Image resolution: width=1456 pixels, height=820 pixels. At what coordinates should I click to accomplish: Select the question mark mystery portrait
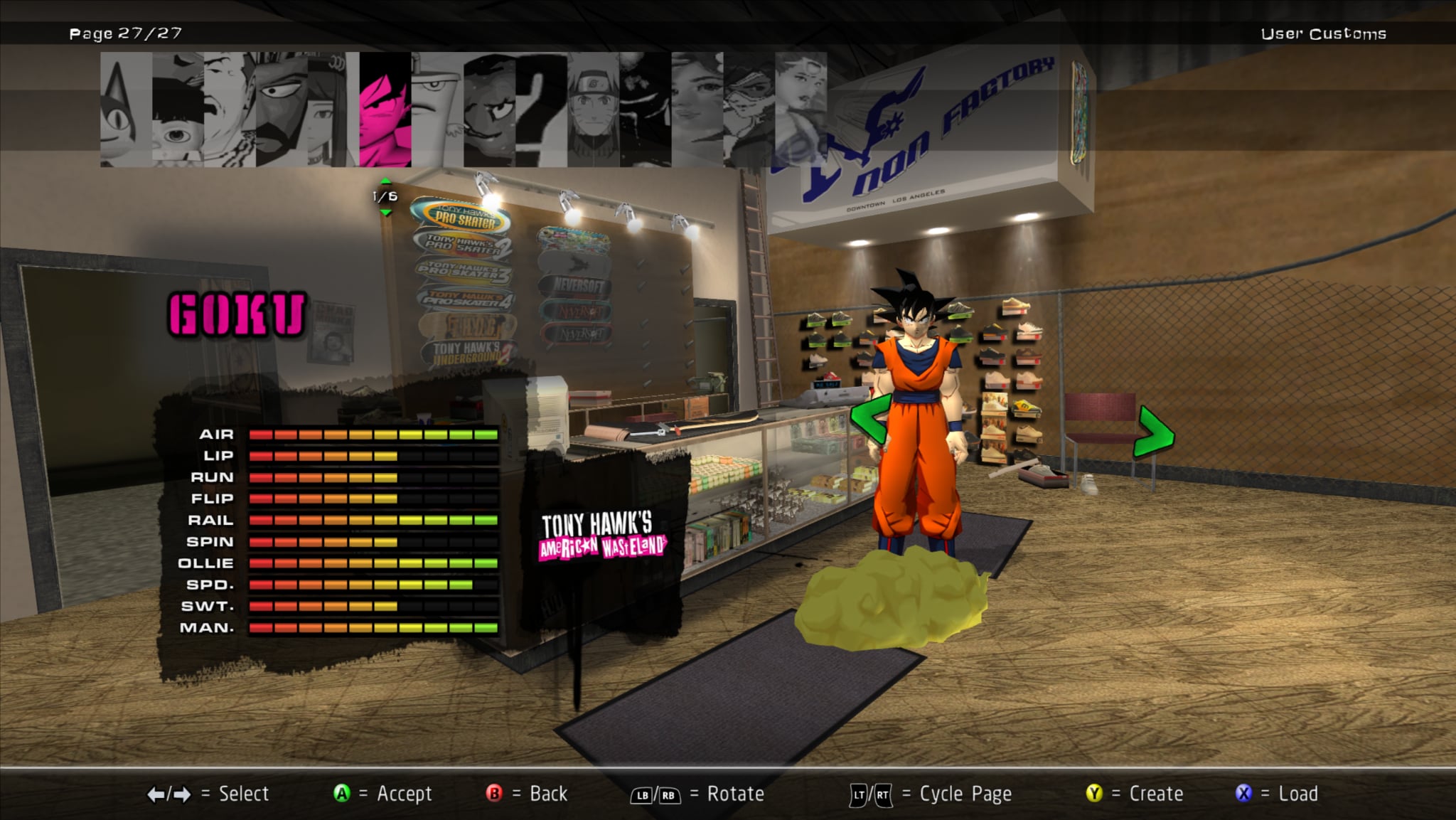coord(542,110)
